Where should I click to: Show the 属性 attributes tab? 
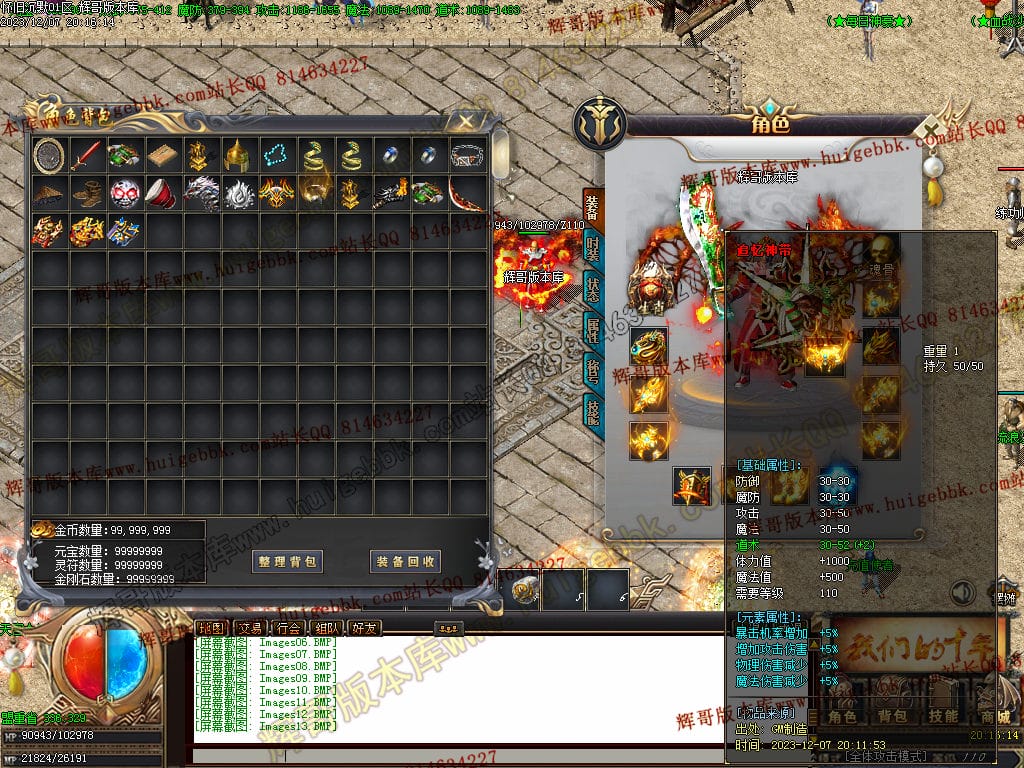click(x=593, y=329)
